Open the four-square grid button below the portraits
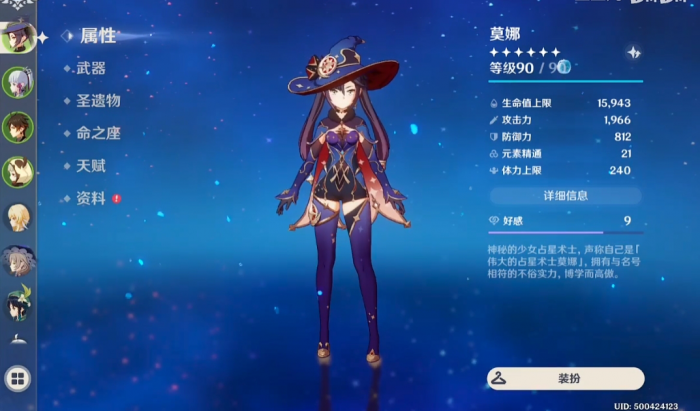 click(17, 379)
